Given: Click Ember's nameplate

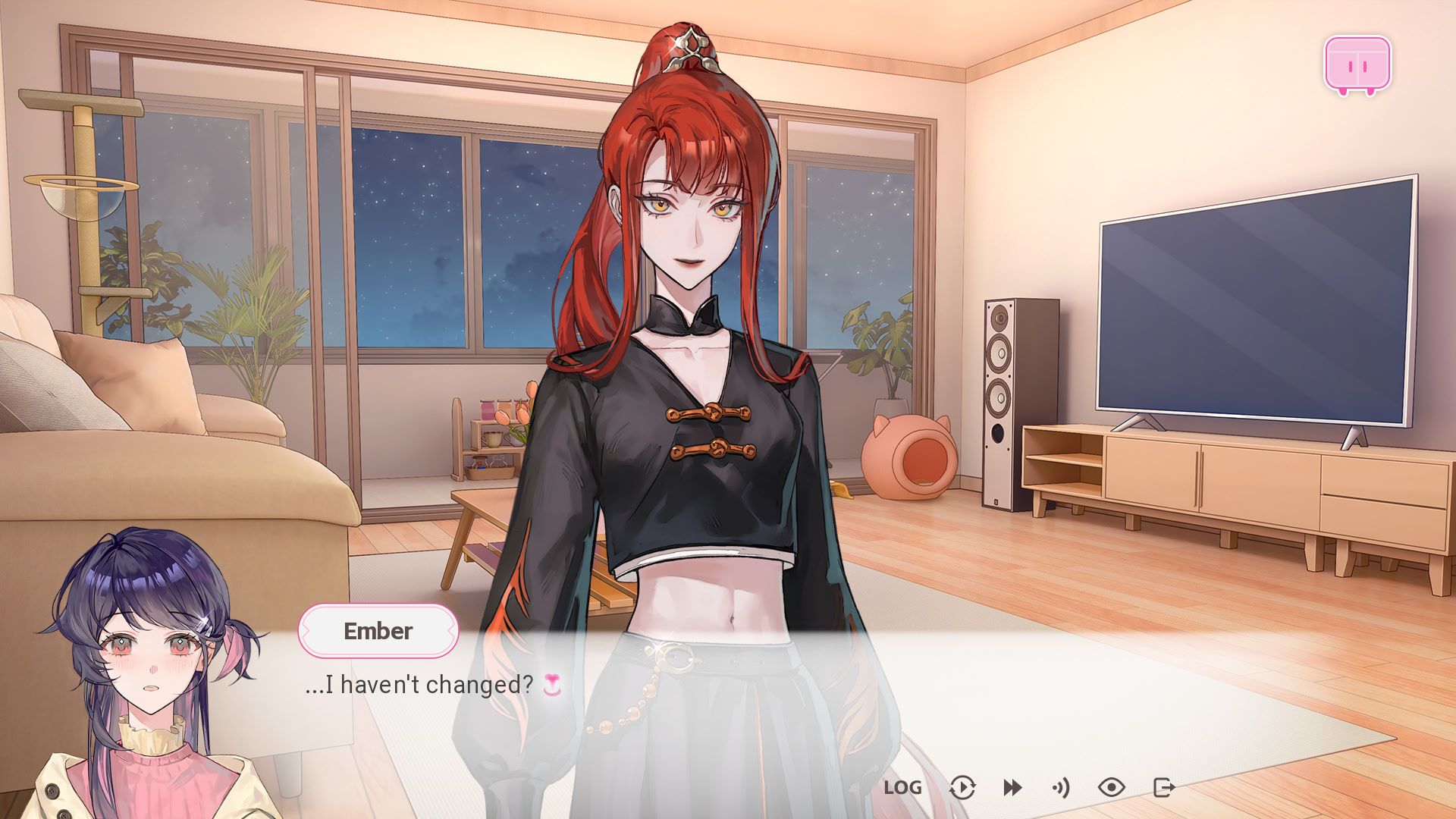Looking at the screenshot, I should [378, 631].
